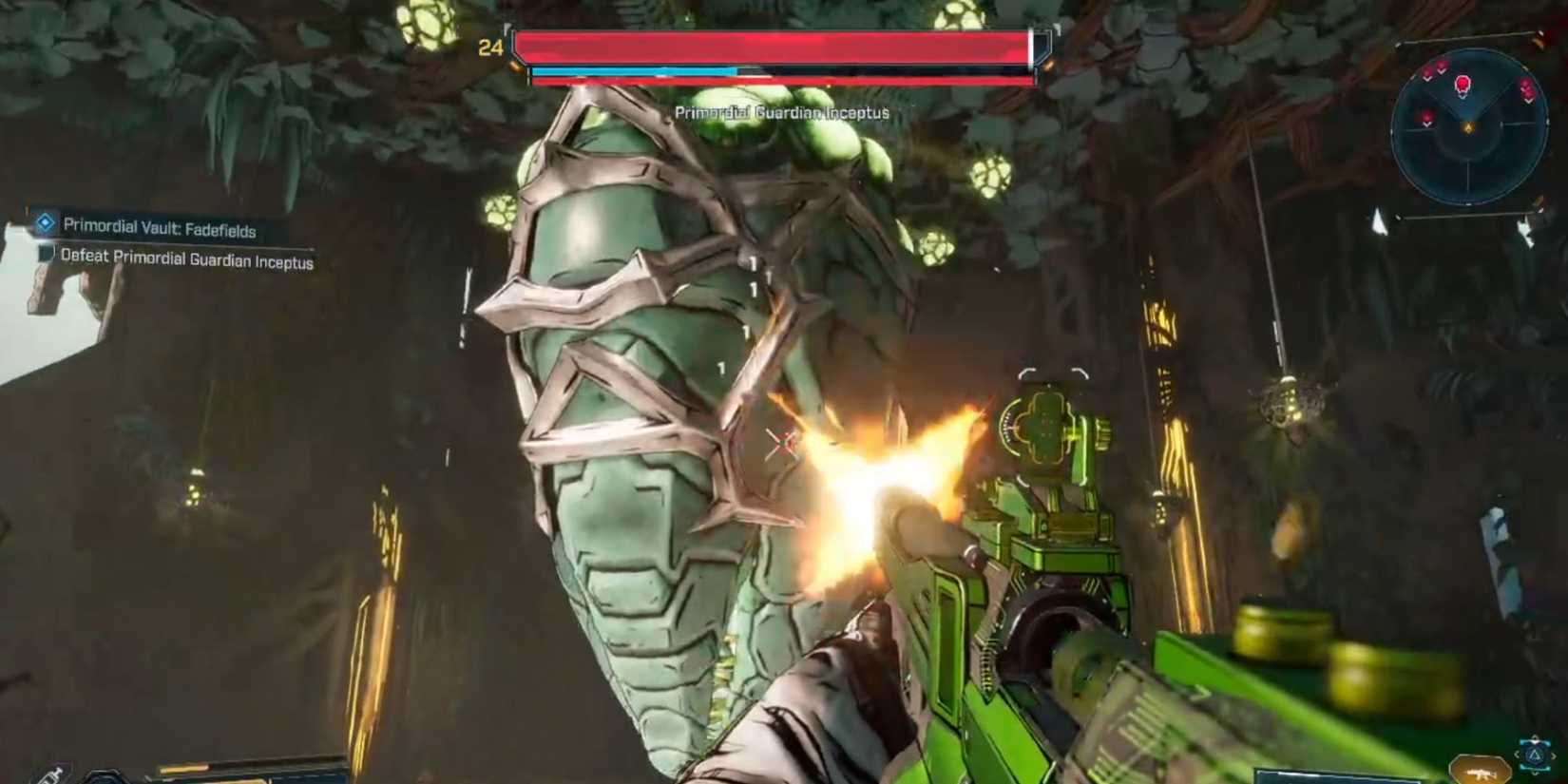
Task: Click the crosshair hit marker on the boss
Action: [x=781, y=442]
